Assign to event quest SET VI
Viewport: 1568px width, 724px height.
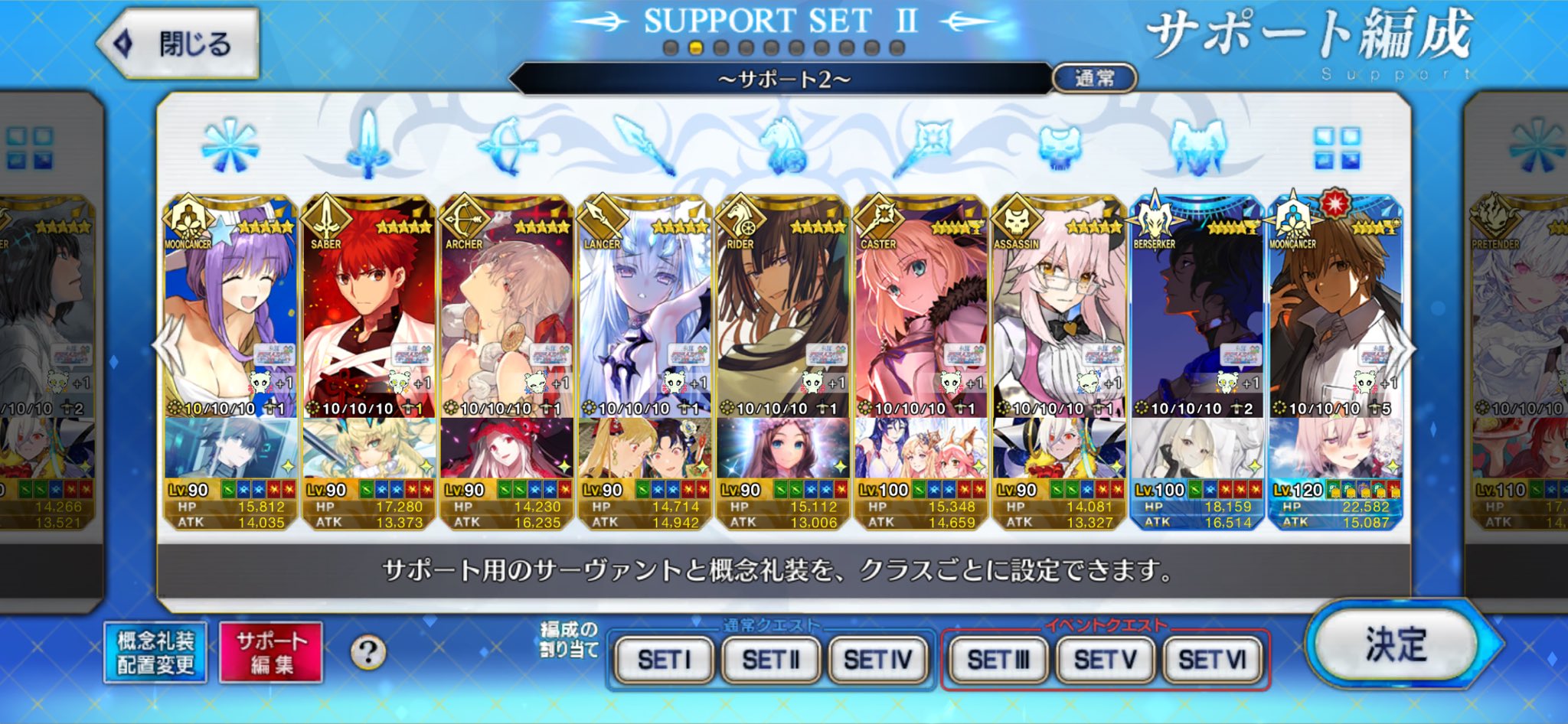(1211, 659)
